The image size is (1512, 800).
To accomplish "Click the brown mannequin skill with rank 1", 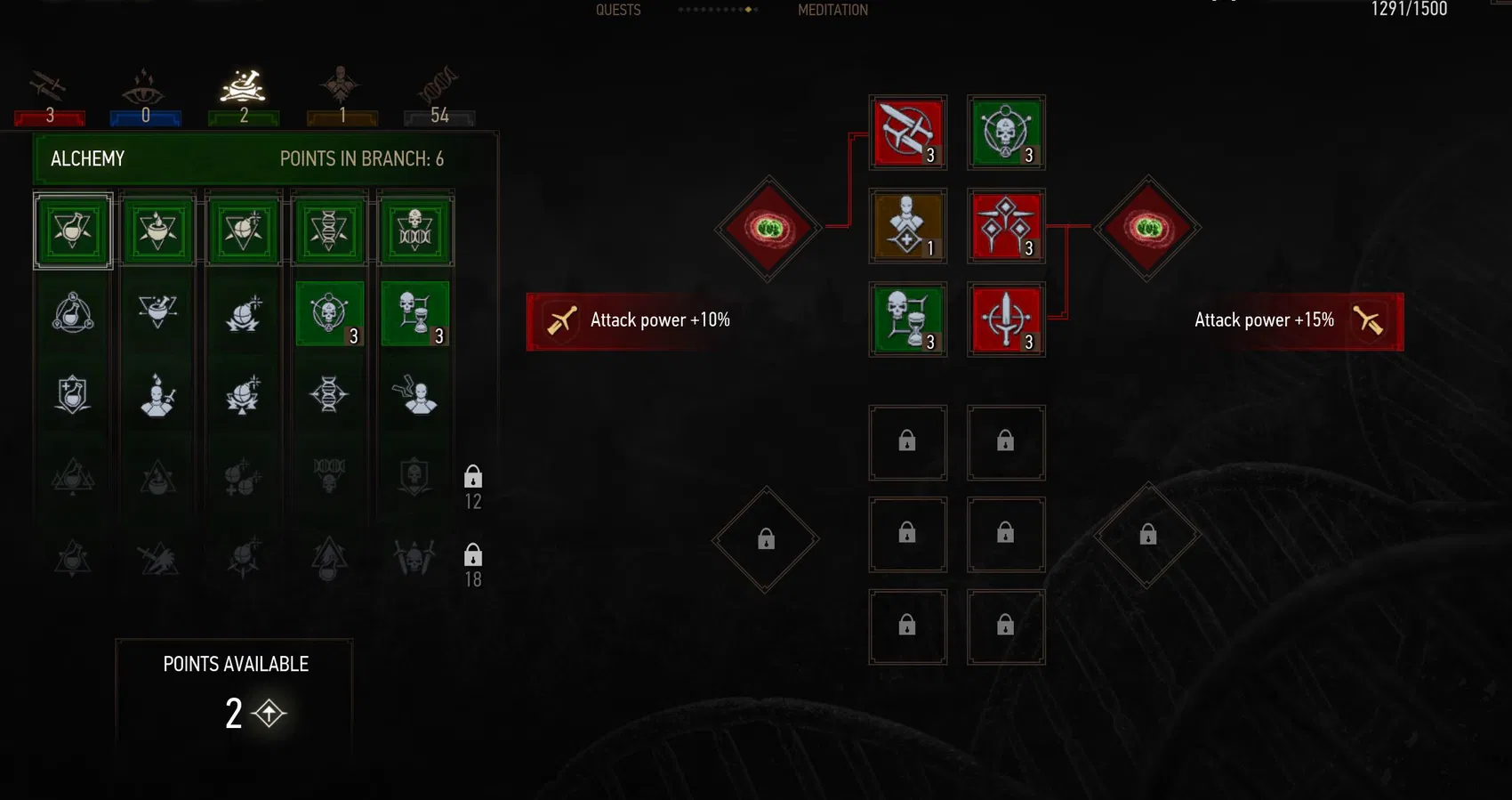I will click(907, 225).
